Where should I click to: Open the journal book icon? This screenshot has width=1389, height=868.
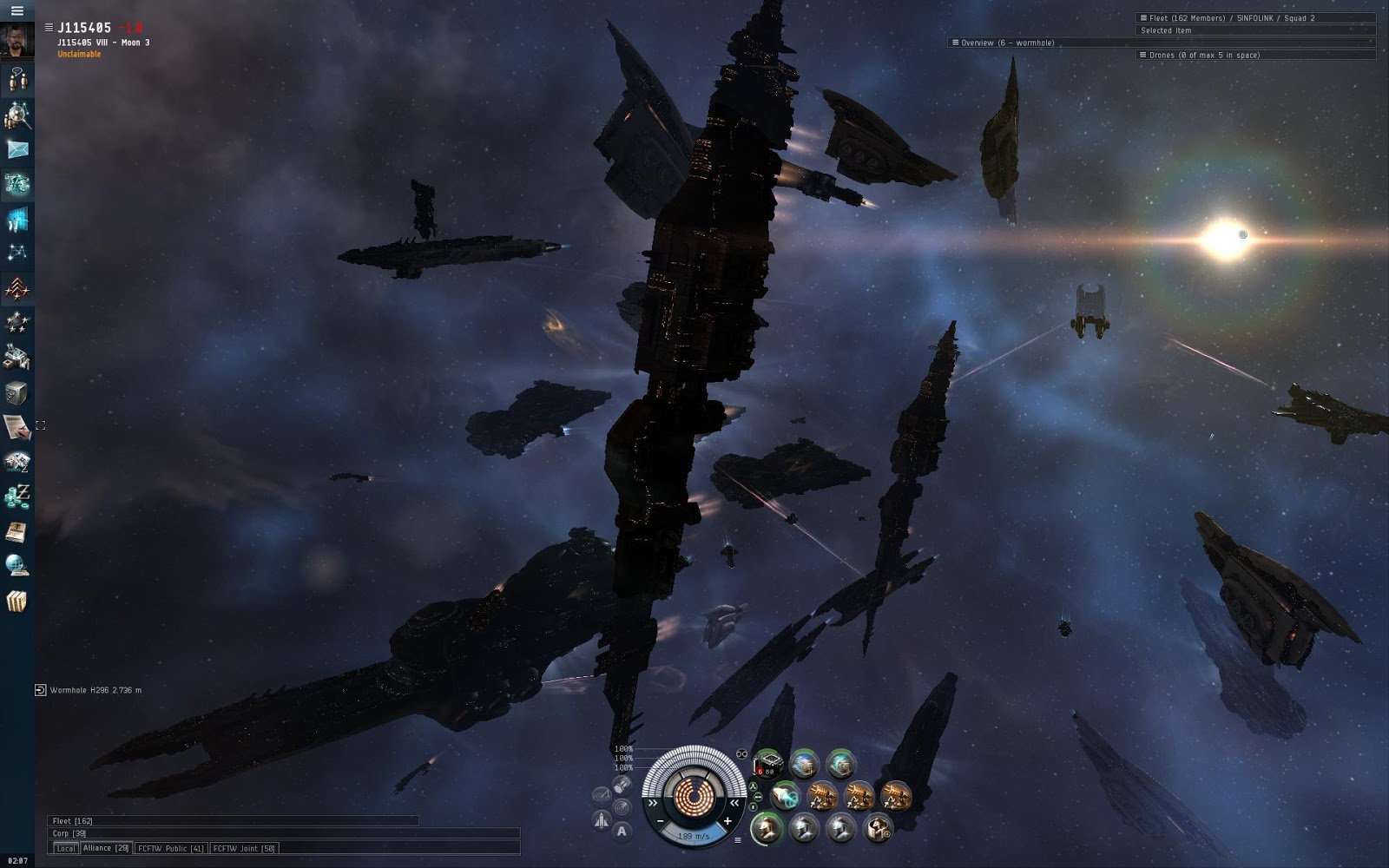(x=16, y=531)
